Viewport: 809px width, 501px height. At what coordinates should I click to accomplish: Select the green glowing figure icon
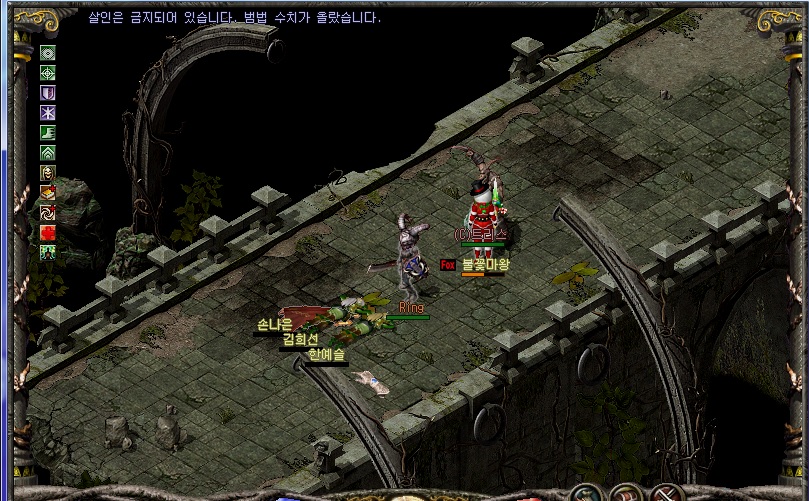(48, 253)
